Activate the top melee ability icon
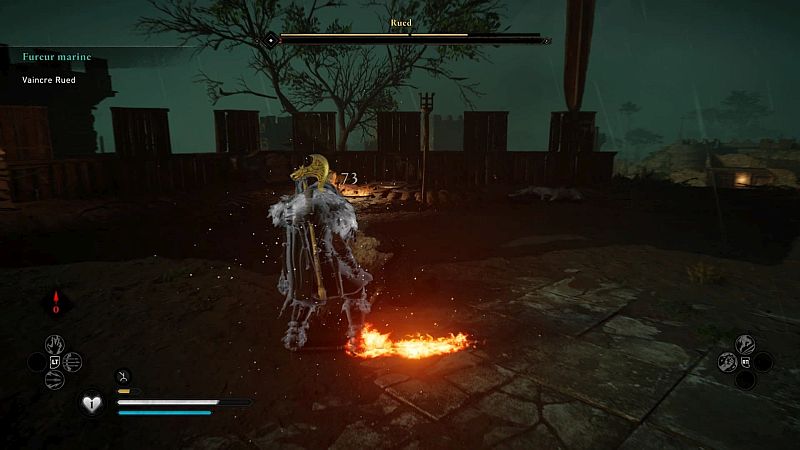 point(745,343)
